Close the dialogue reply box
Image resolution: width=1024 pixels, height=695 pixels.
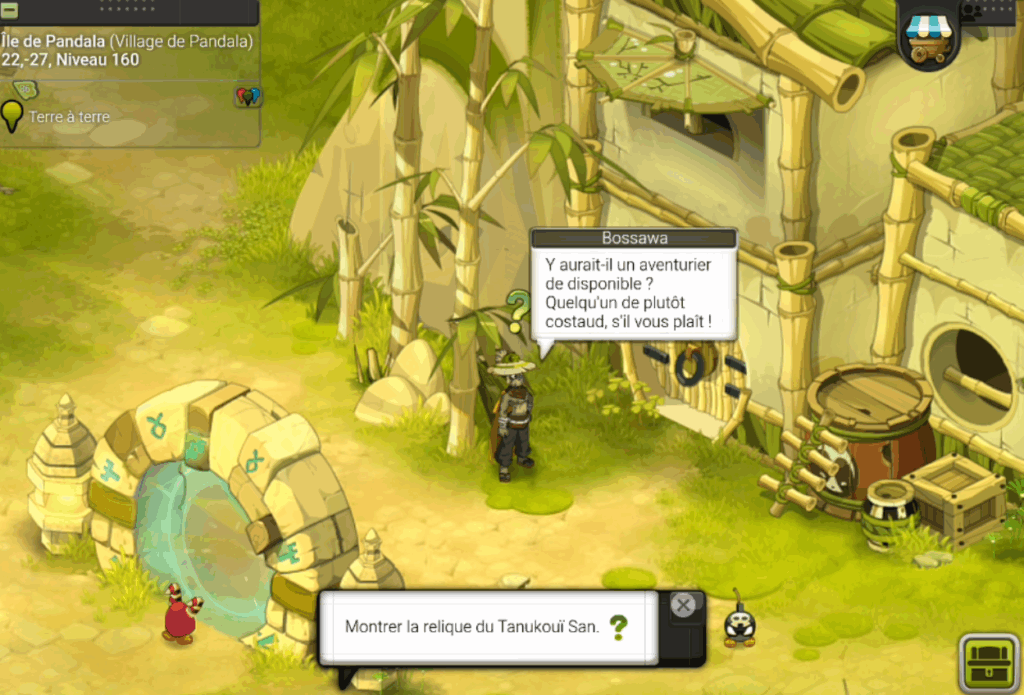point(683,605)
